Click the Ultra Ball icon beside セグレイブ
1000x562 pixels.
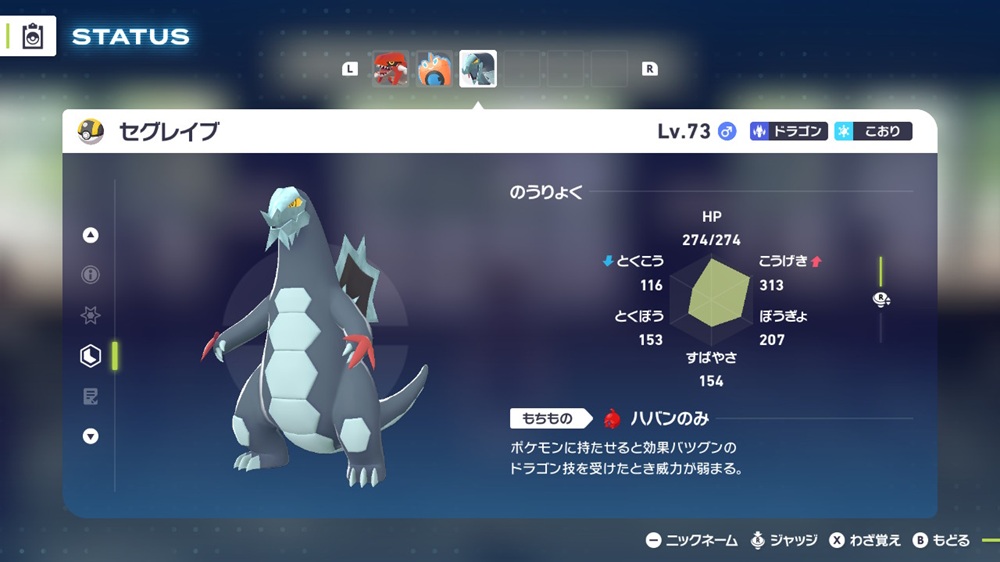pyautogui.click(x=92, y=131)
